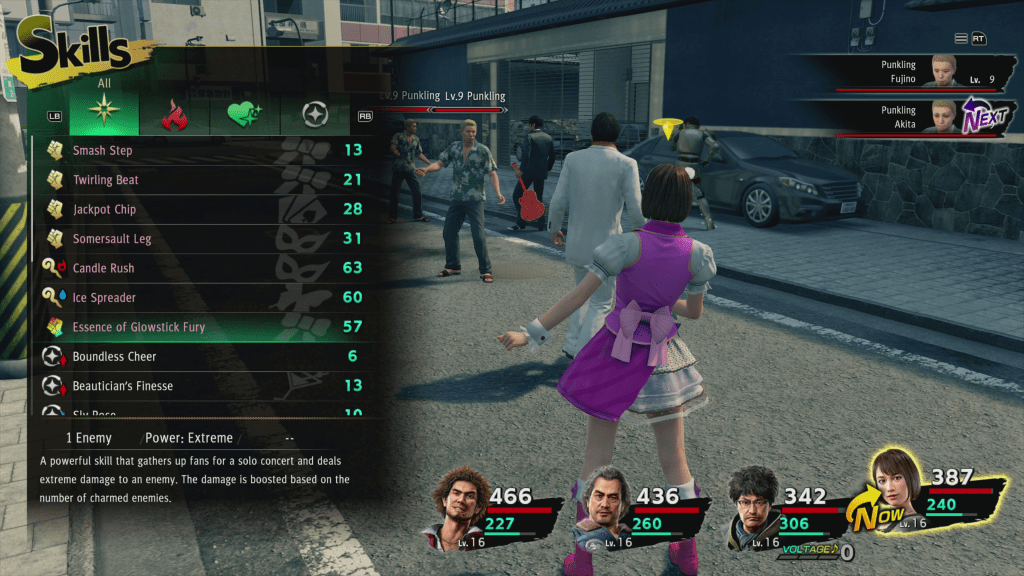Open the red flame attack skills tab
The height and width of the screenshot is (576, 1024).
(x=174, y=116)
